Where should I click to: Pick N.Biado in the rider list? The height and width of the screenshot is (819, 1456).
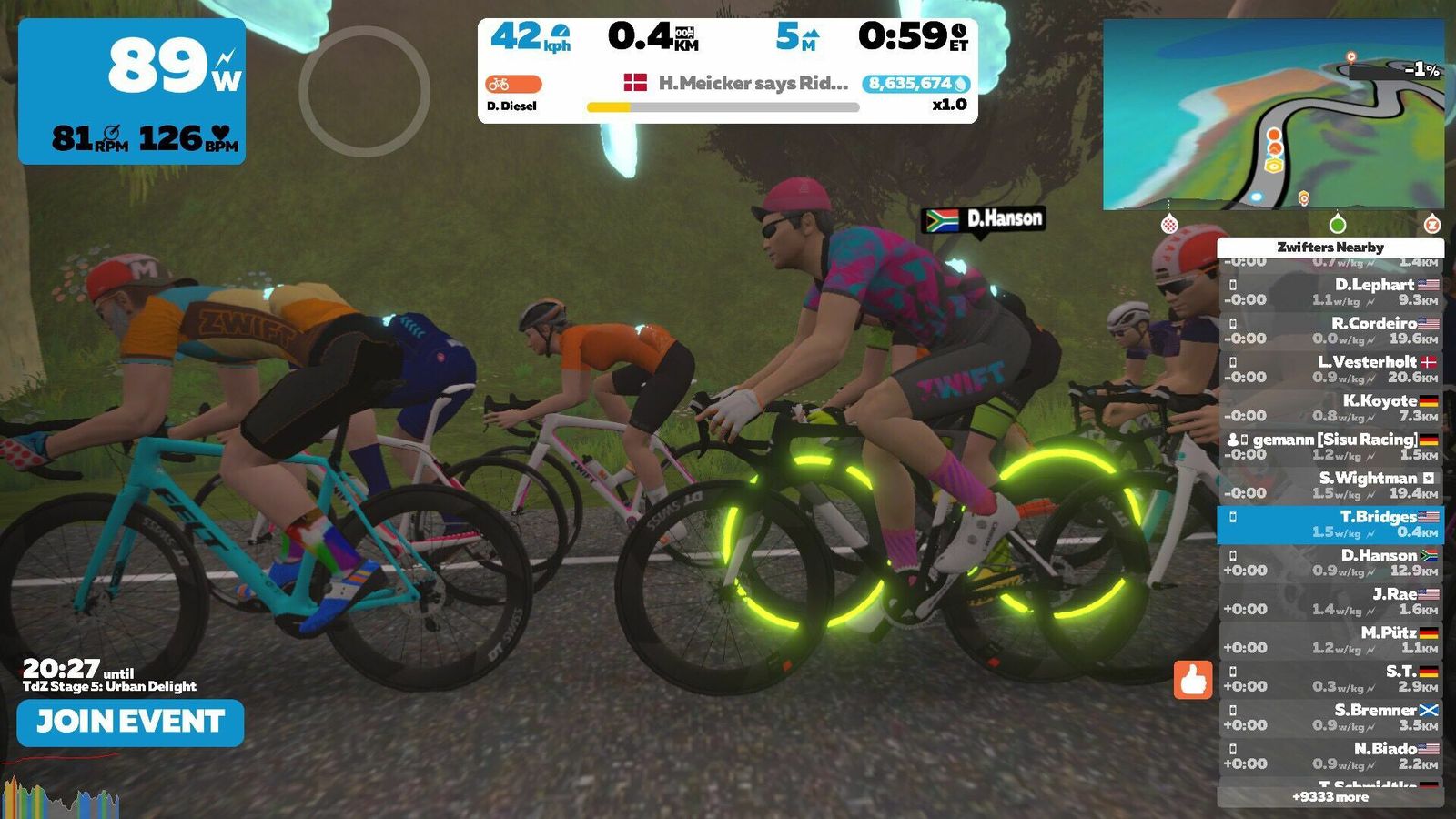click(1330, 755)
